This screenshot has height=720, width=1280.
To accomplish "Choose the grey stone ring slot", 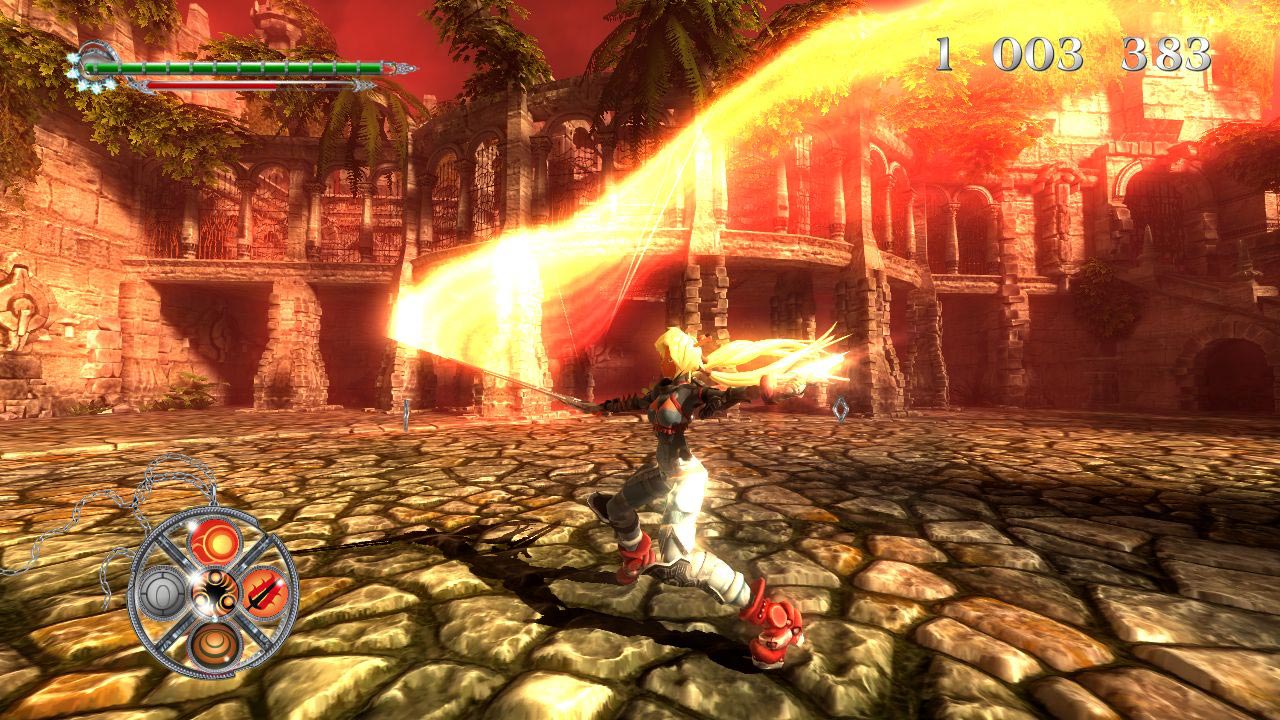I will [162, 595].
